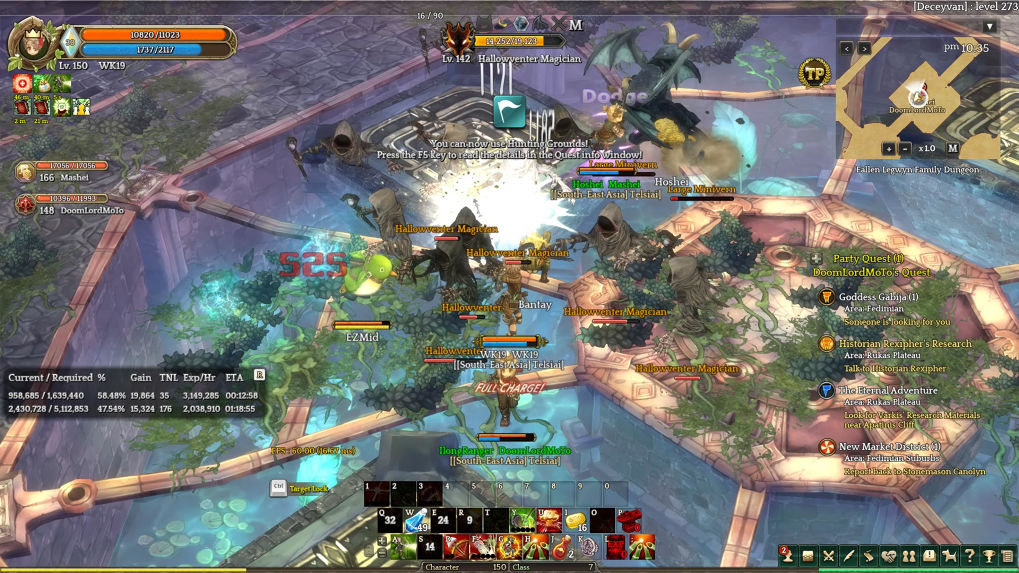Open the Goddess Gabija quest entry
The height and width of the screenshot is (573, 1019).
[x=878, y=297]
